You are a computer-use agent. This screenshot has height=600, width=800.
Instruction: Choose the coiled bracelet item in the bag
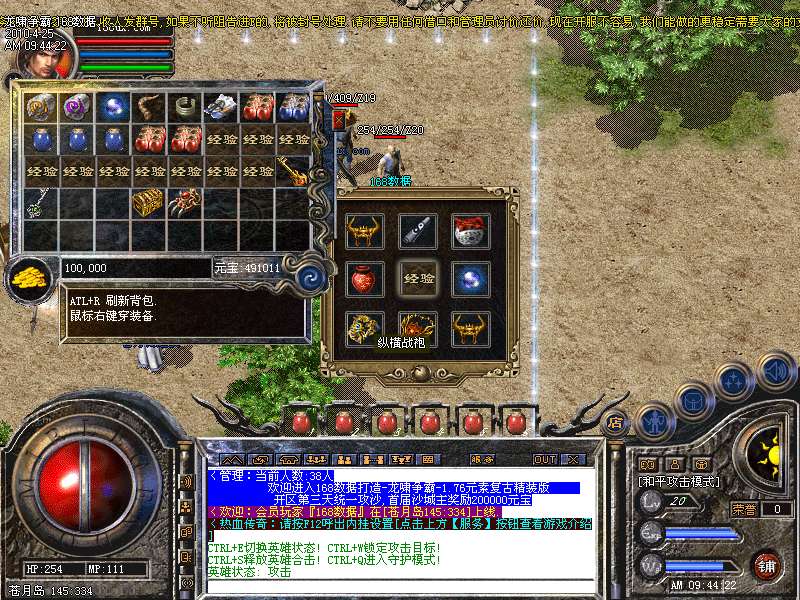point(184,107)
